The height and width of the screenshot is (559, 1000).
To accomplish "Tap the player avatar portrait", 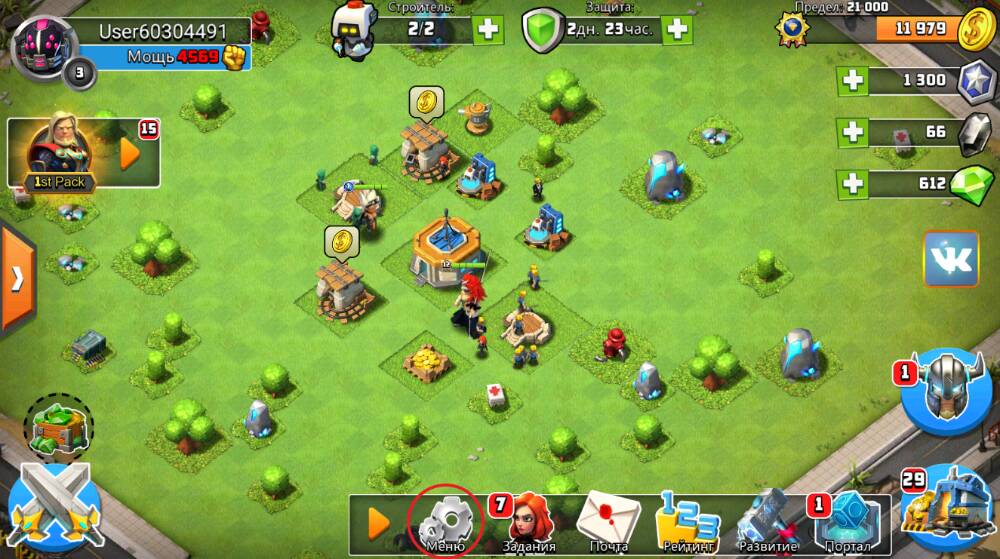I will (38, 45).
